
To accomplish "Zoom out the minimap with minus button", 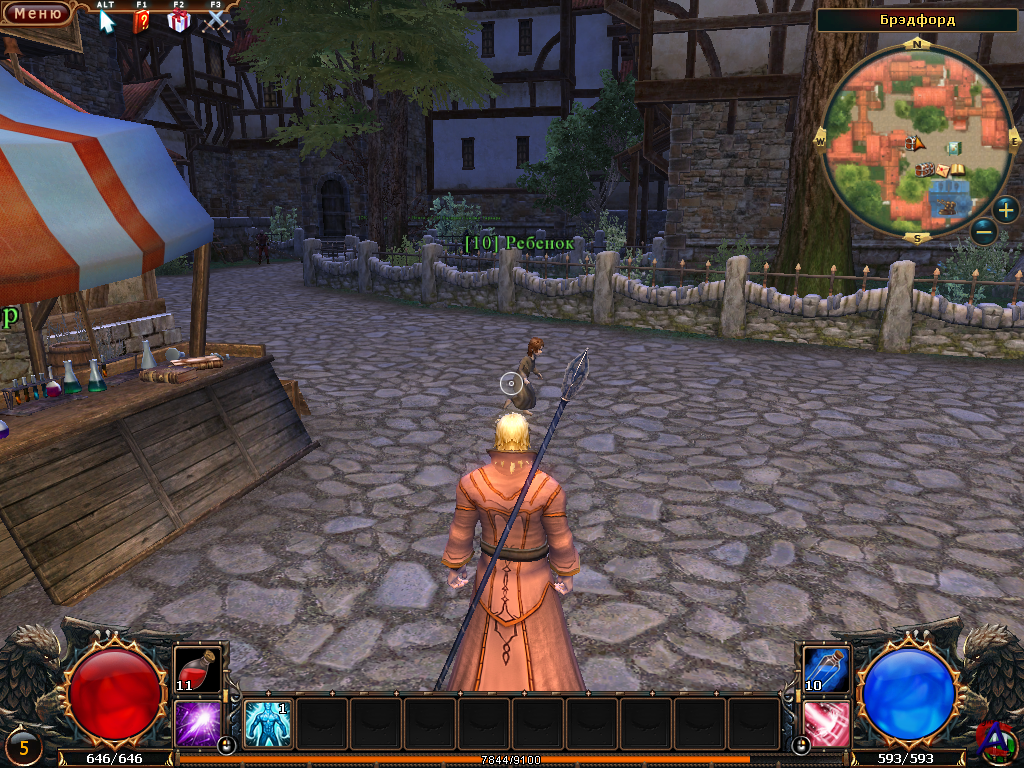I will point(983,232).
